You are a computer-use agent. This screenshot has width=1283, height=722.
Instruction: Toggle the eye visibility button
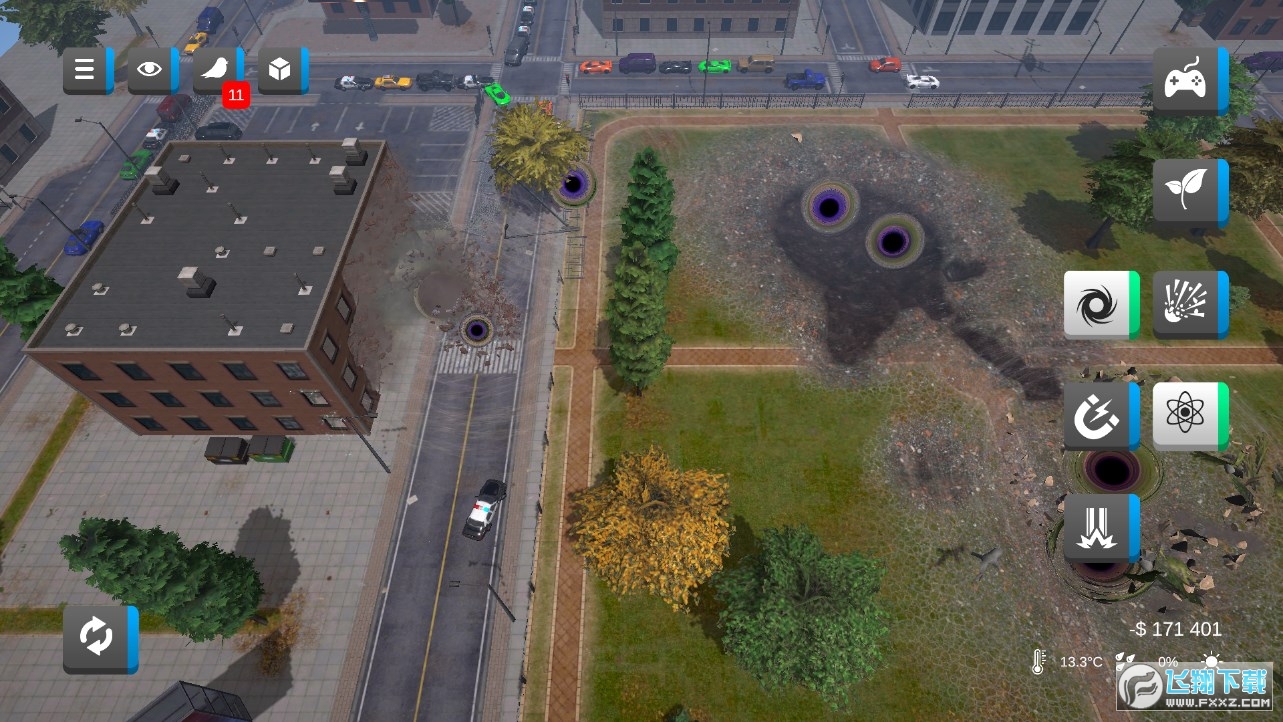pyautogui.click(x=151, y=70)
